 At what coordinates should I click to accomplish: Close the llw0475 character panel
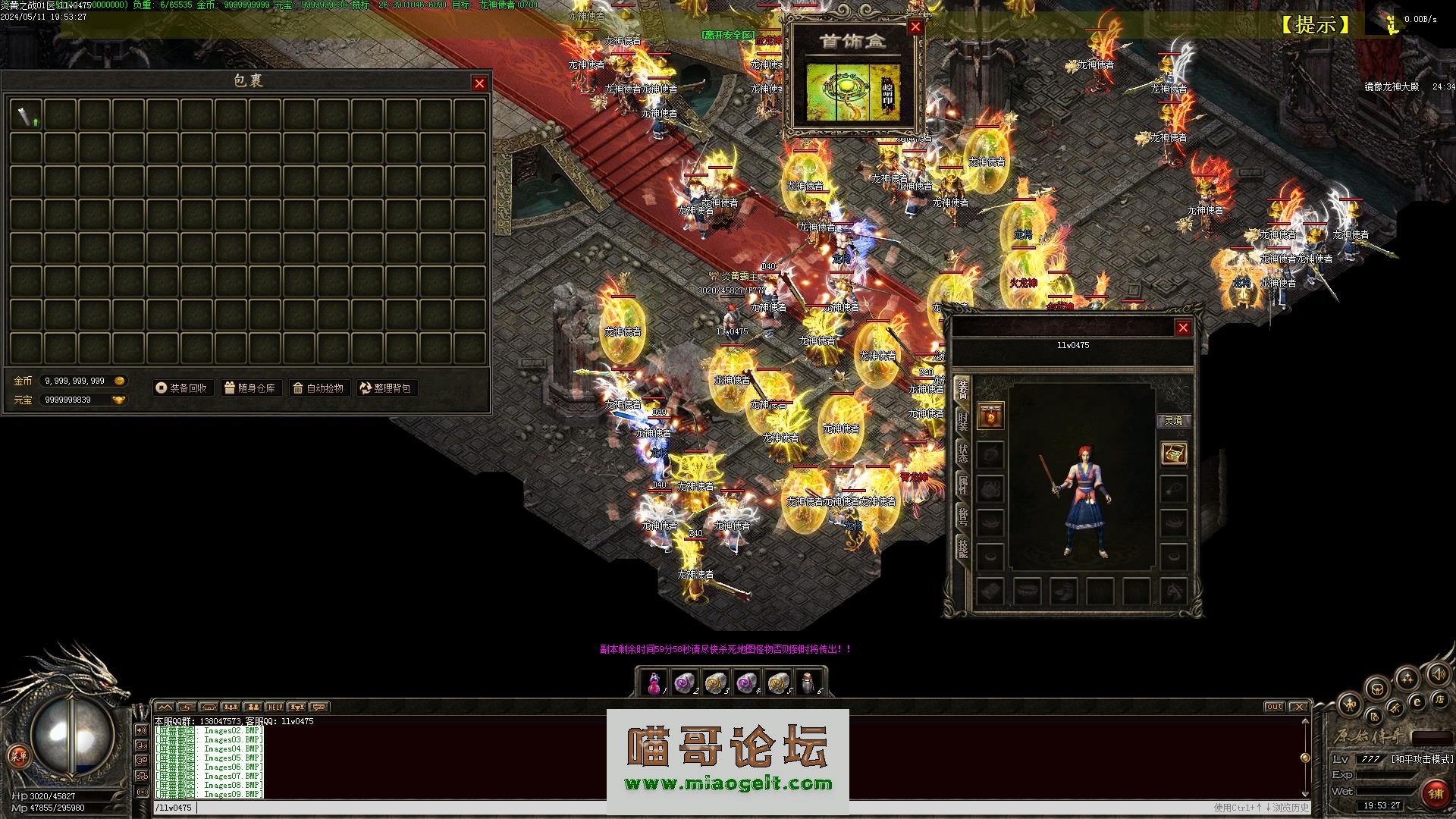coord(1183,328)
